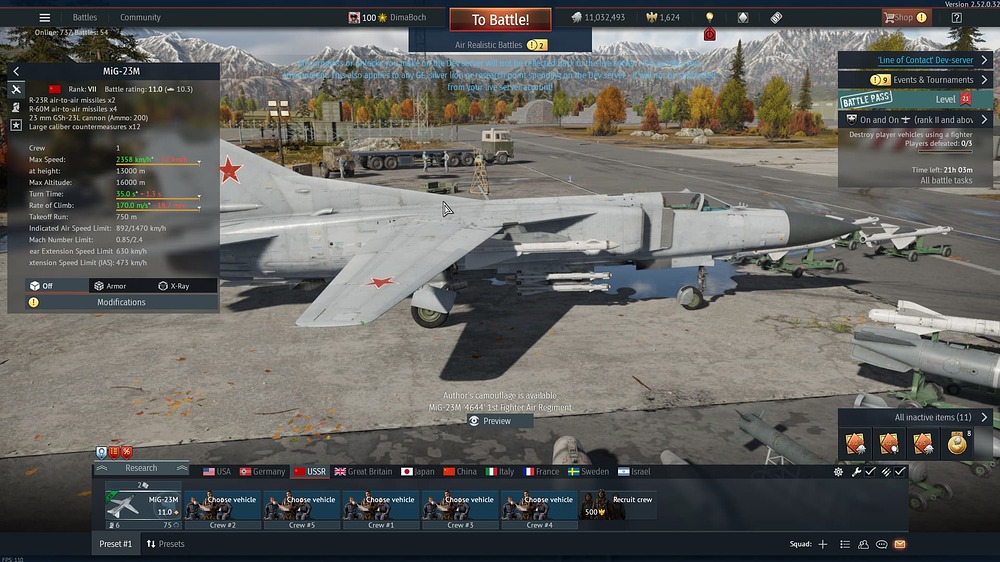Open the Community menu
The width and height of the screenshot is (1000, 562).
140,17
